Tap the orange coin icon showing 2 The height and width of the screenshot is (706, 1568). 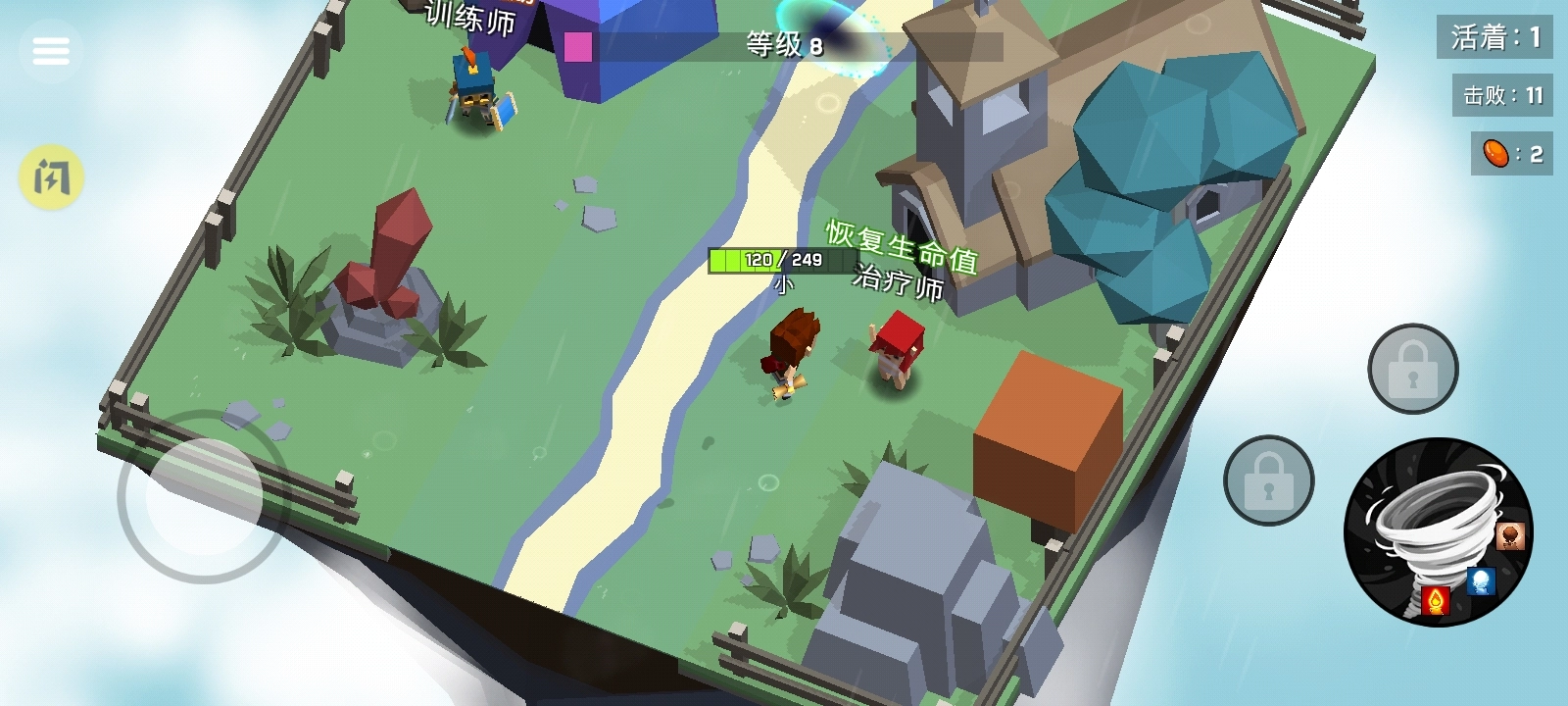[1502, 153]
